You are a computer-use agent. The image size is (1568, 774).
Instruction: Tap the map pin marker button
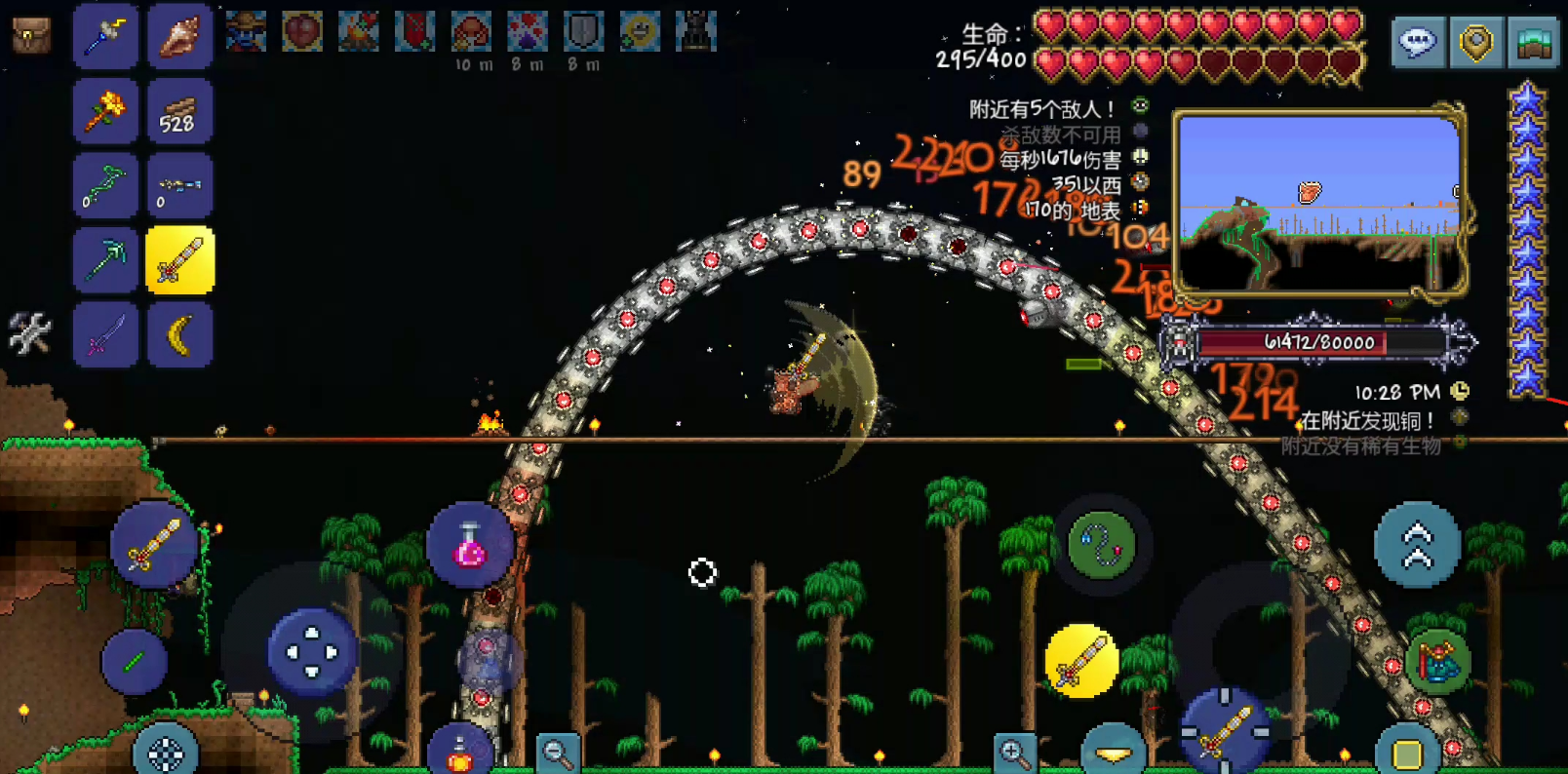(1476, 42)
